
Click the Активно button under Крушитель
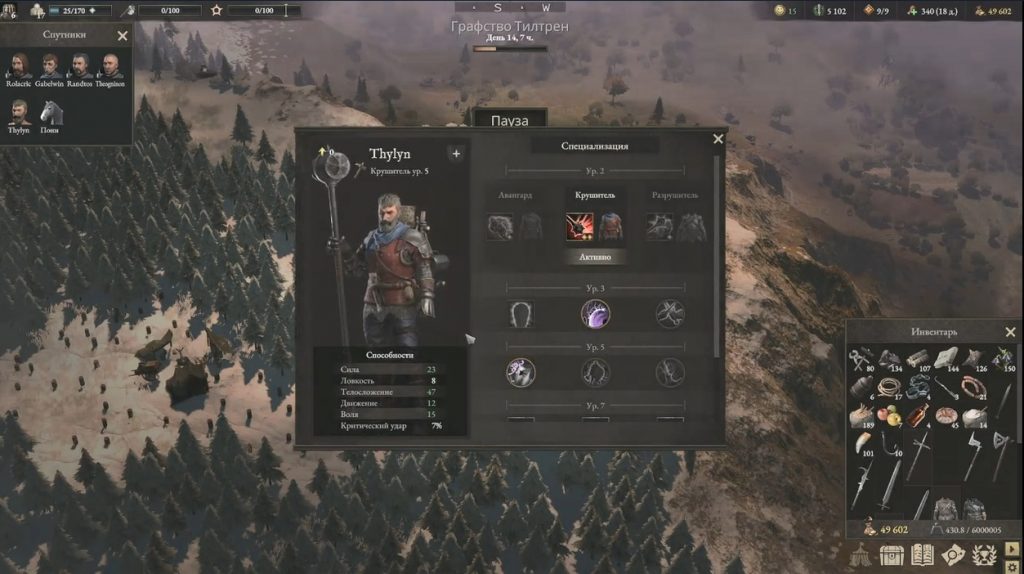[x=596, y=257]
